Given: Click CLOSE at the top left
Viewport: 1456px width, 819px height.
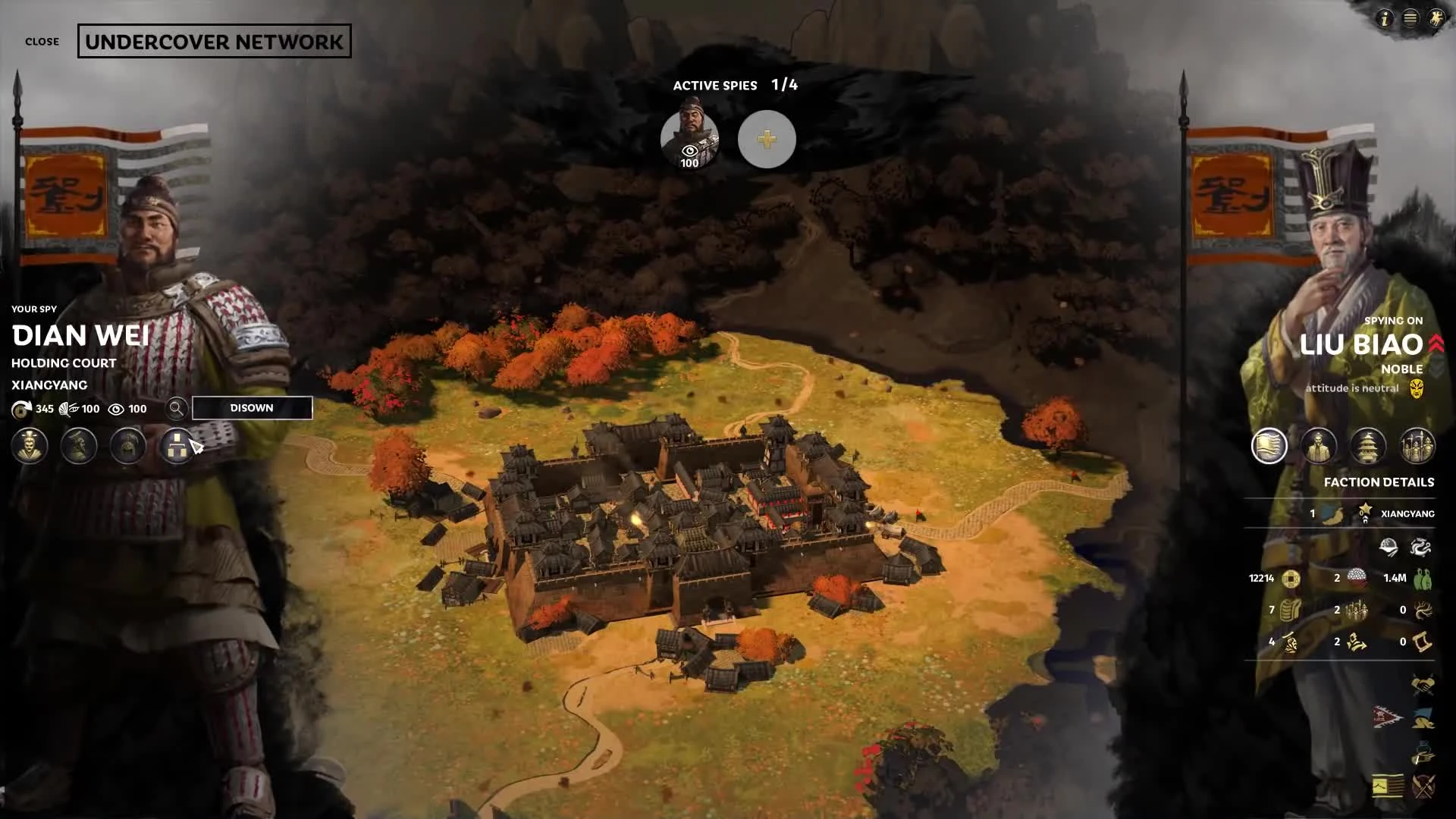Looking at the screenshot, I should 42,42.
